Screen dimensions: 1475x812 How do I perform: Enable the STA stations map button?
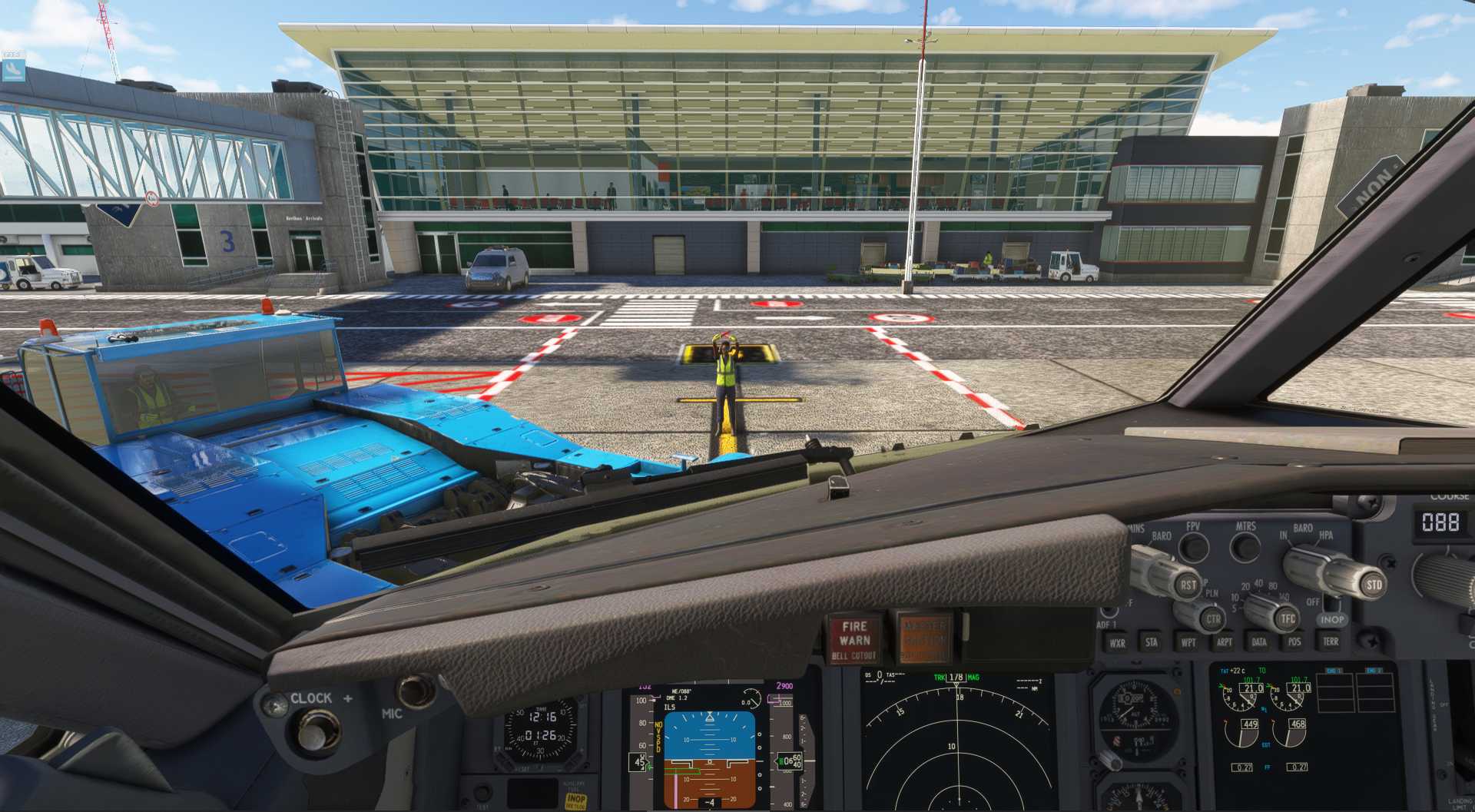click(1151, 642)
